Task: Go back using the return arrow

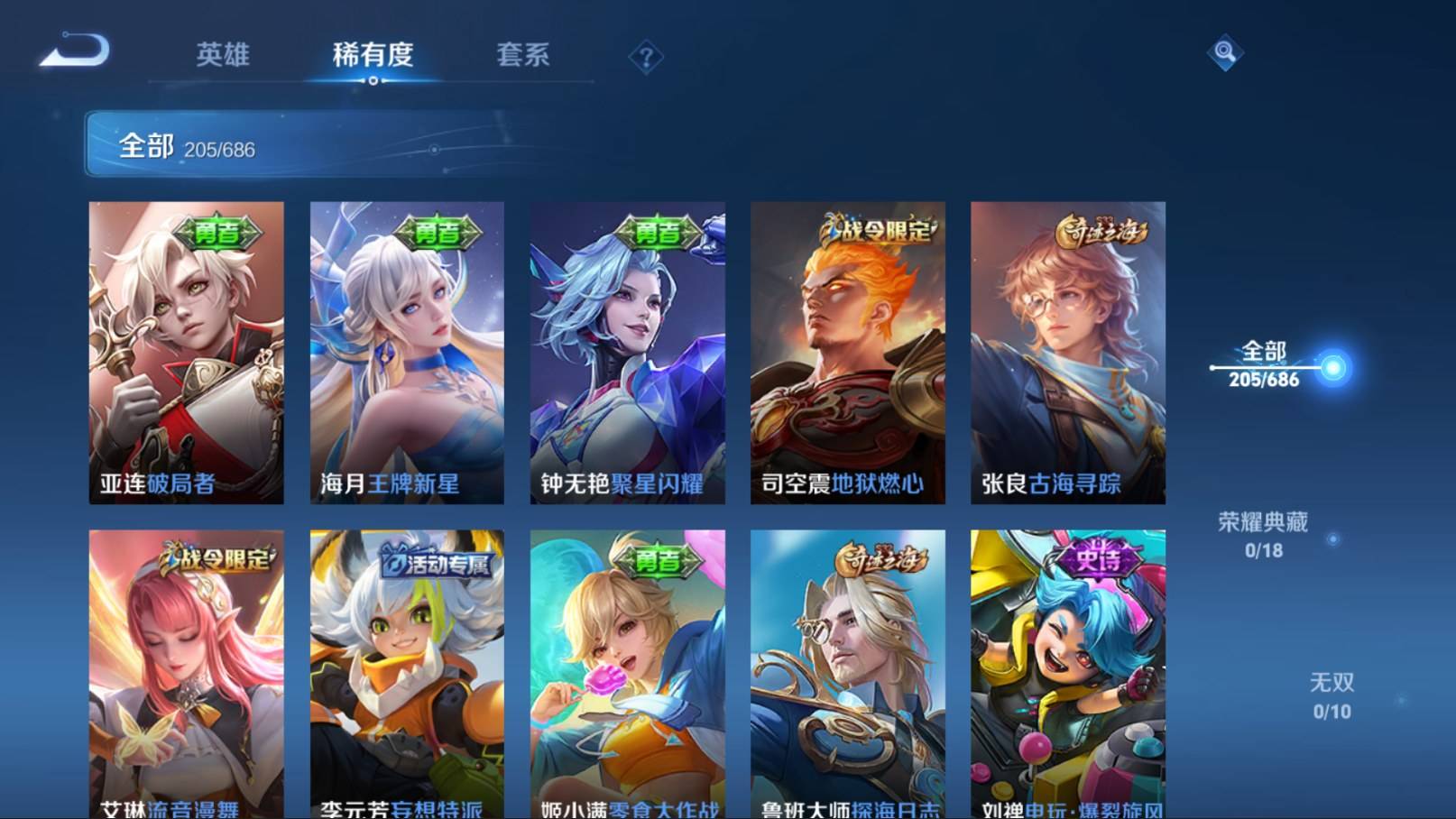Action: click(75, 51)
